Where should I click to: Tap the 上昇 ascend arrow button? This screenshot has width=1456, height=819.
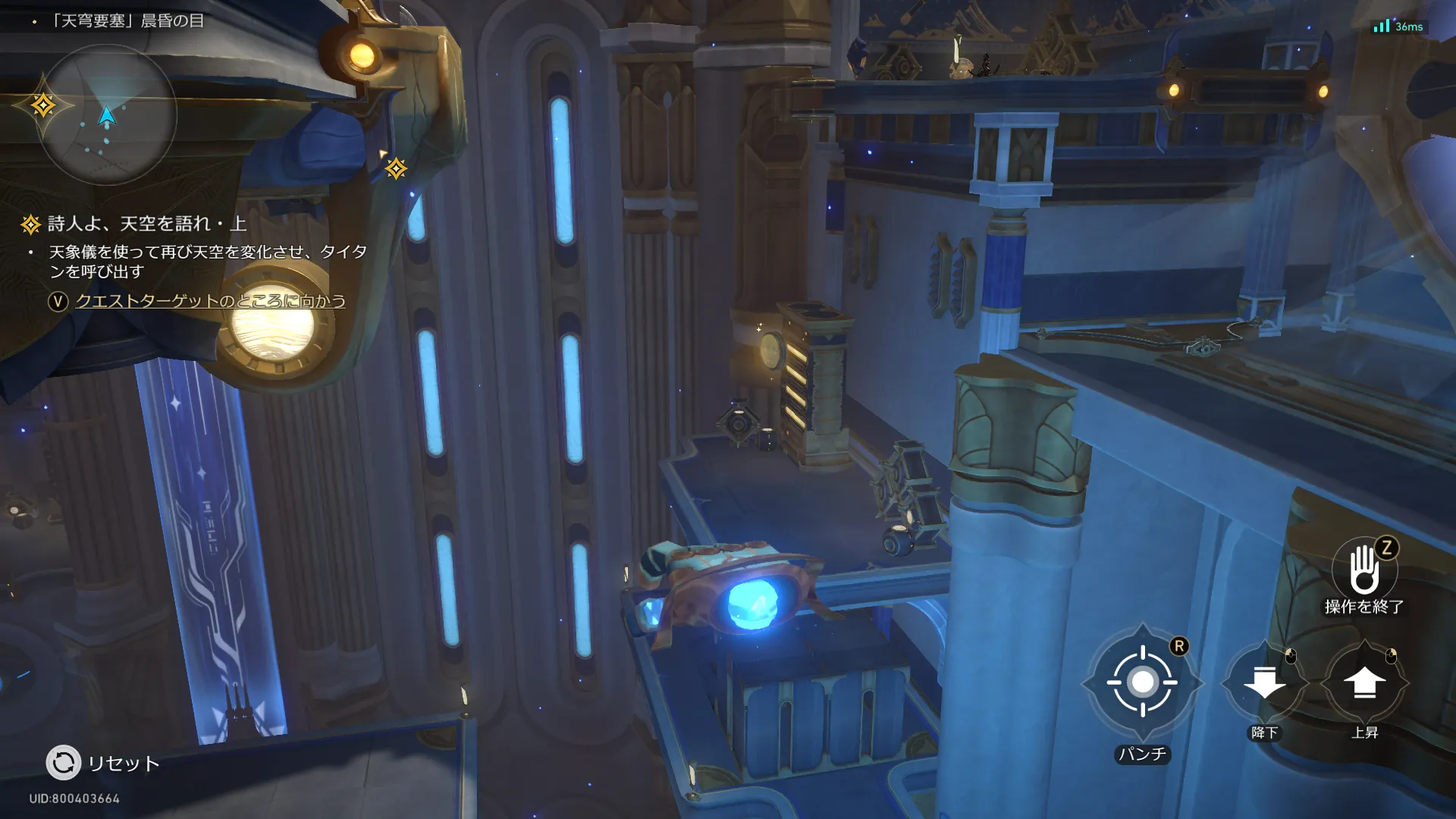click(x=1364, y=682)
